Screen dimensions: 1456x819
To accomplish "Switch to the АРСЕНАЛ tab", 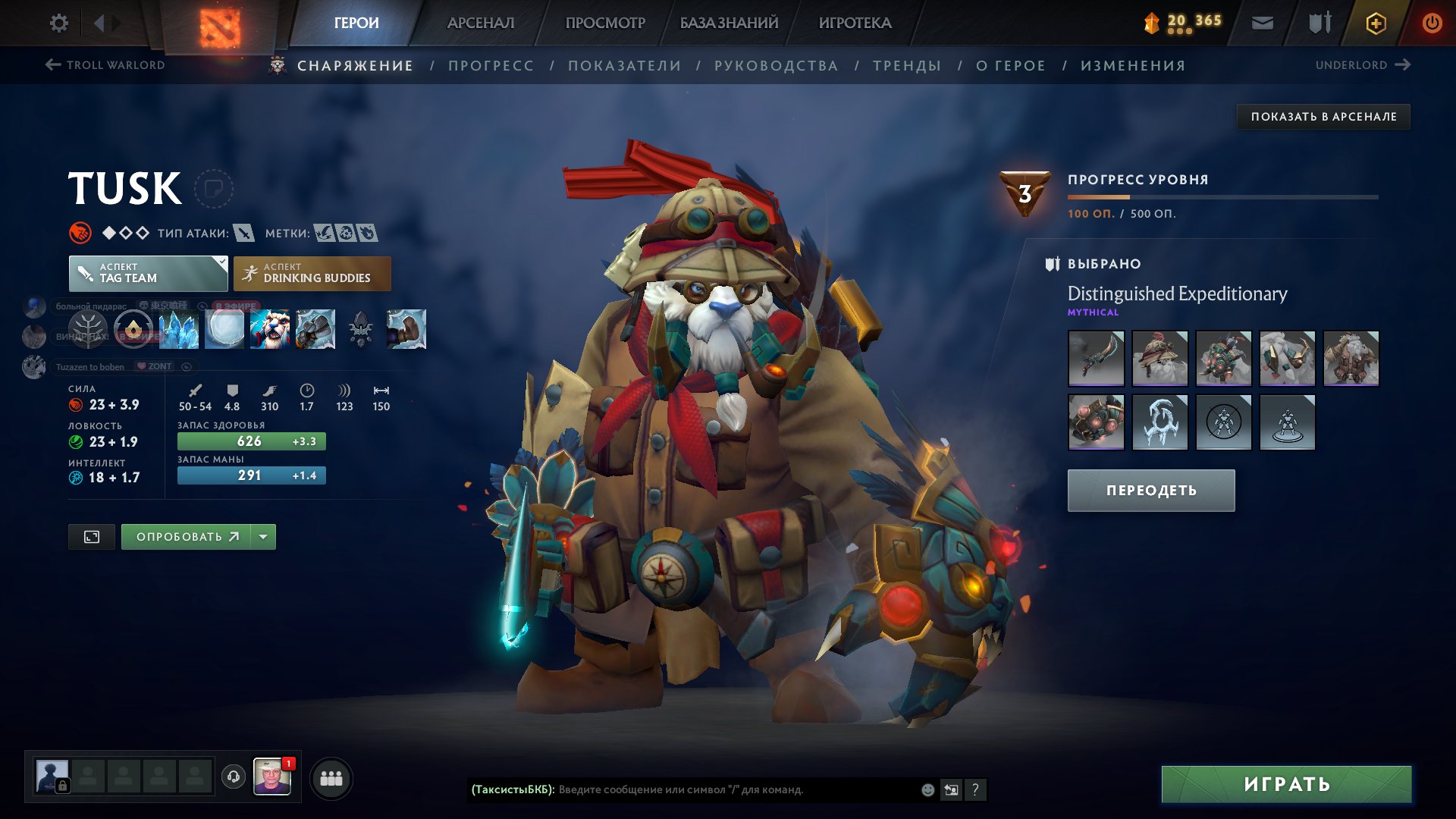I will click(x=480, y=23).
